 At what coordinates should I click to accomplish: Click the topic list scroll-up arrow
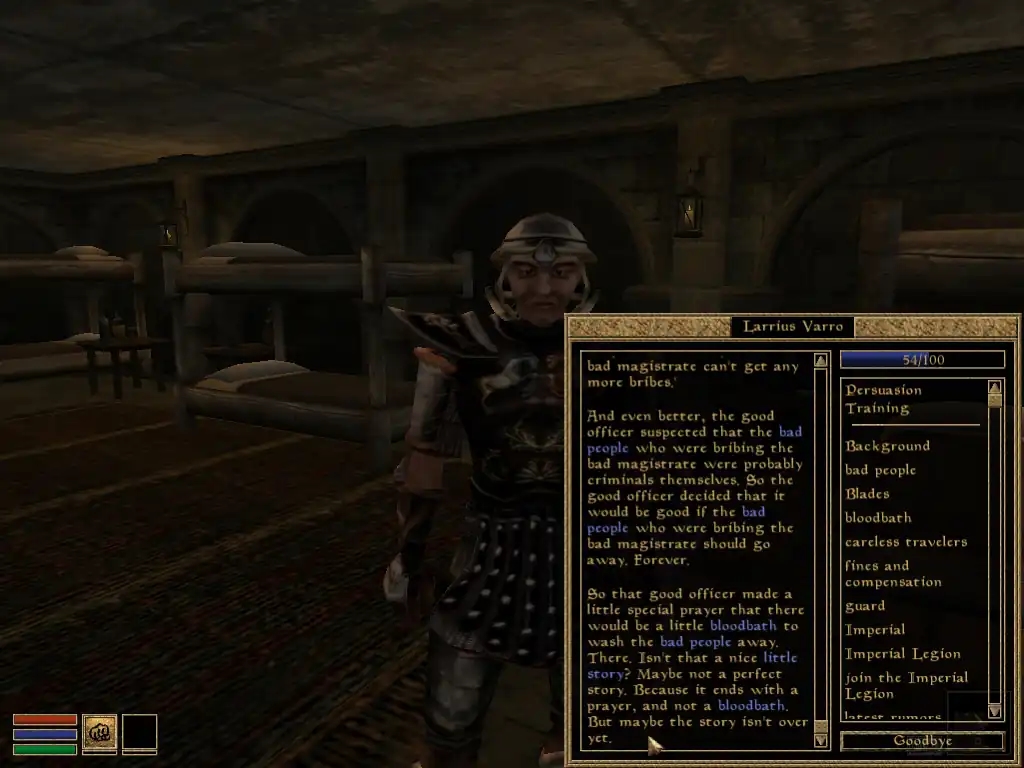pyautogui.click(x=994, y=387)
